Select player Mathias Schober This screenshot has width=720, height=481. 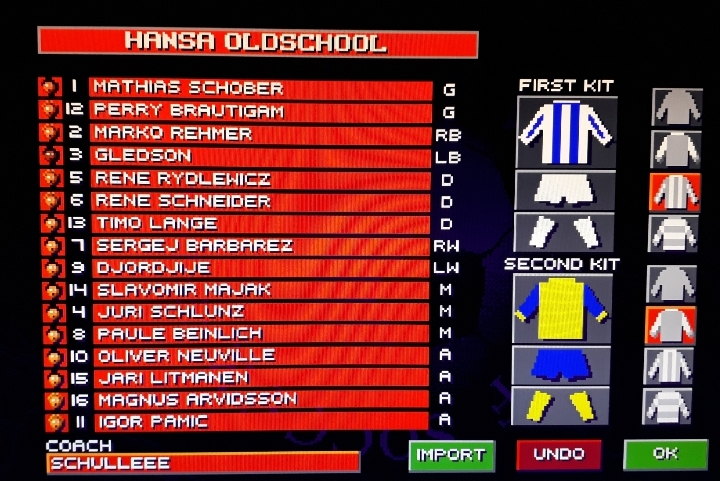pos(260,88)
